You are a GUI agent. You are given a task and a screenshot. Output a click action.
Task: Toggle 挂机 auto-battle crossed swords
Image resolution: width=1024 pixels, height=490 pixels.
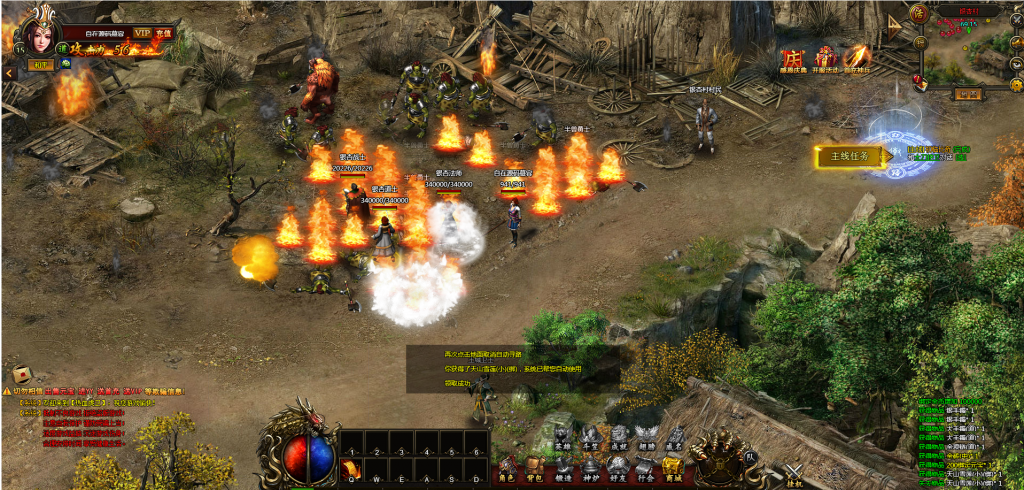794,474
